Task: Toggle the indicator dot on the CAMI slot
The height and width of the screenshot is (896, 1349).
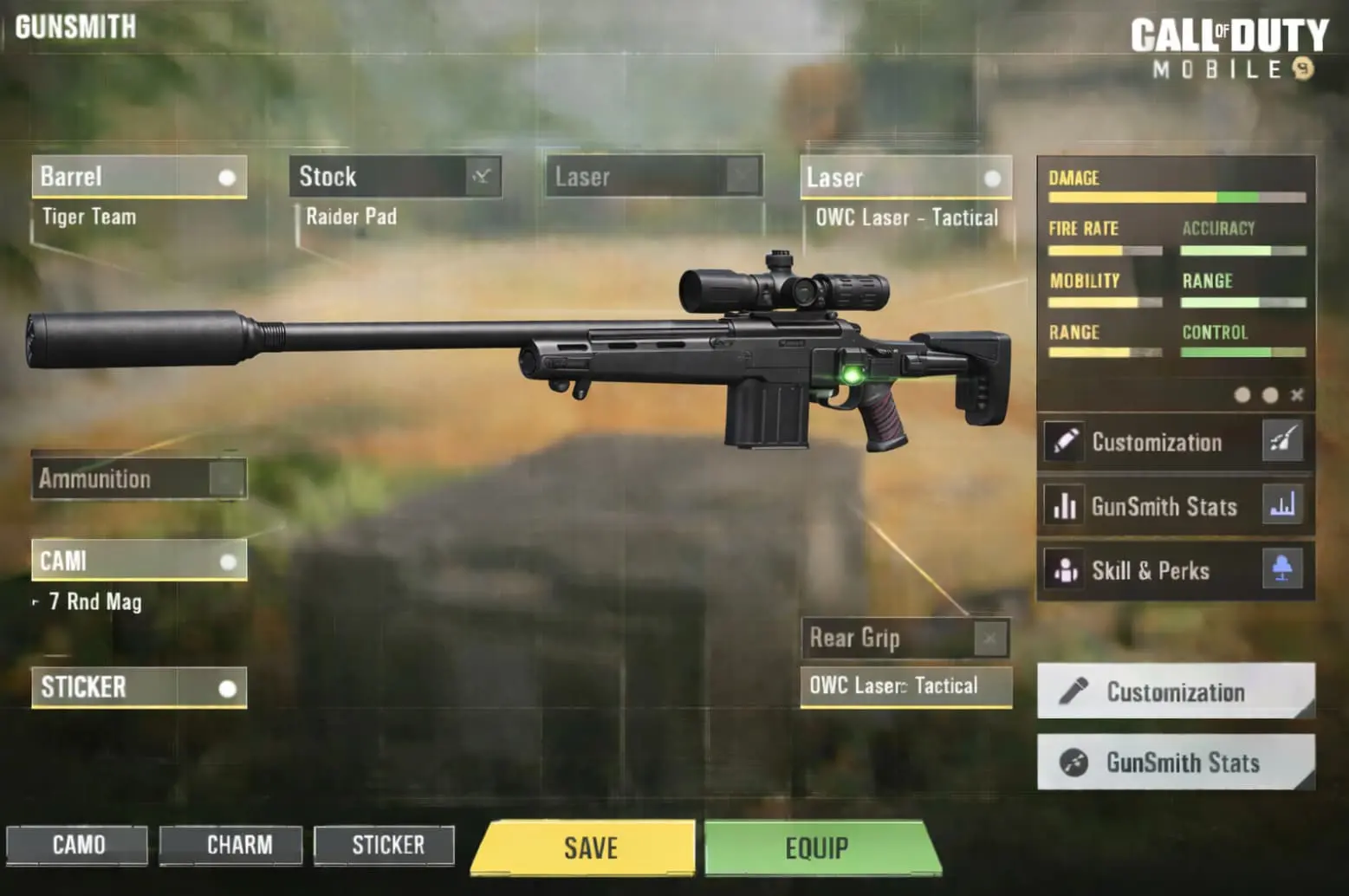Action: pos(228,562)
